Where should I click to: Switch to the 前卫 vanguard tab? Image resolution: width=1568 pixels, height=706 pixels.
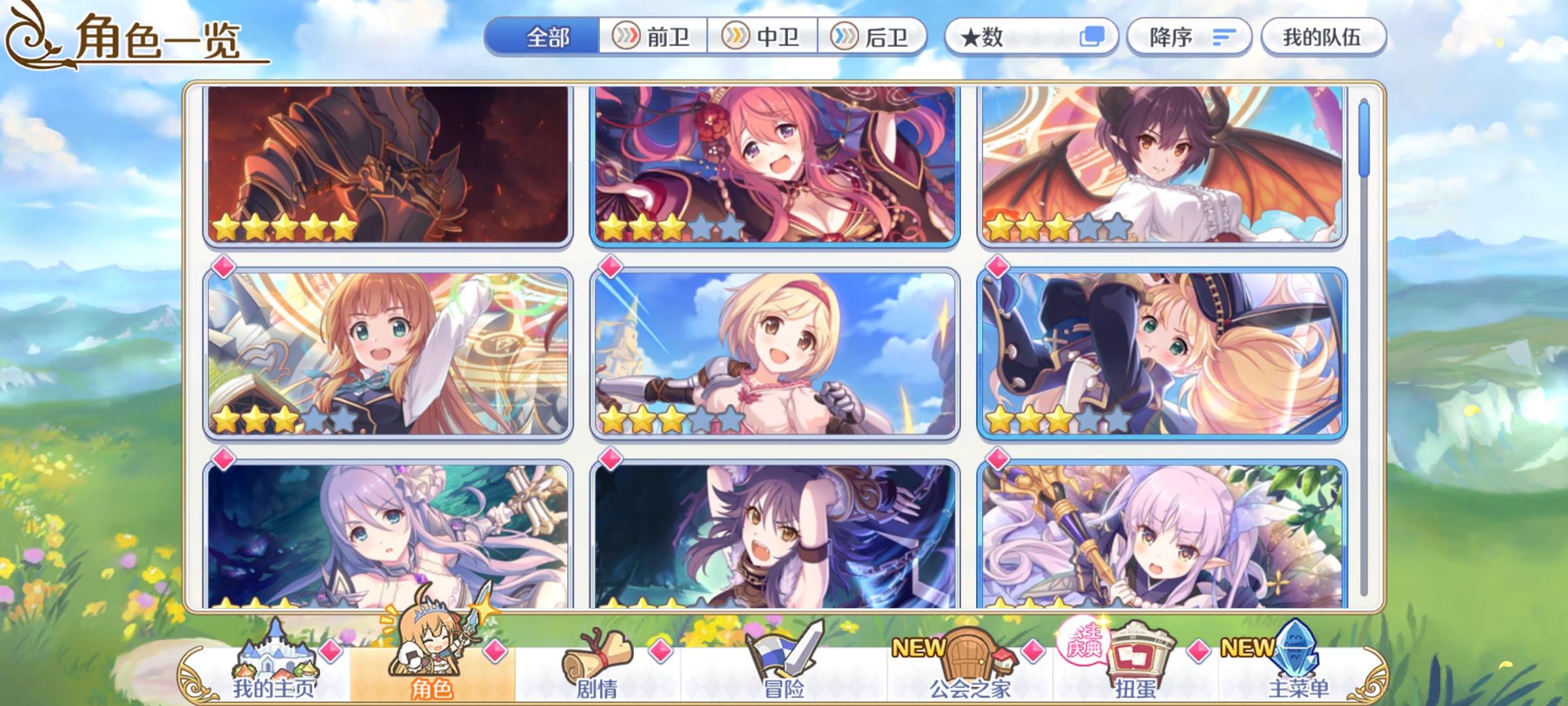(x=653, y=37)
